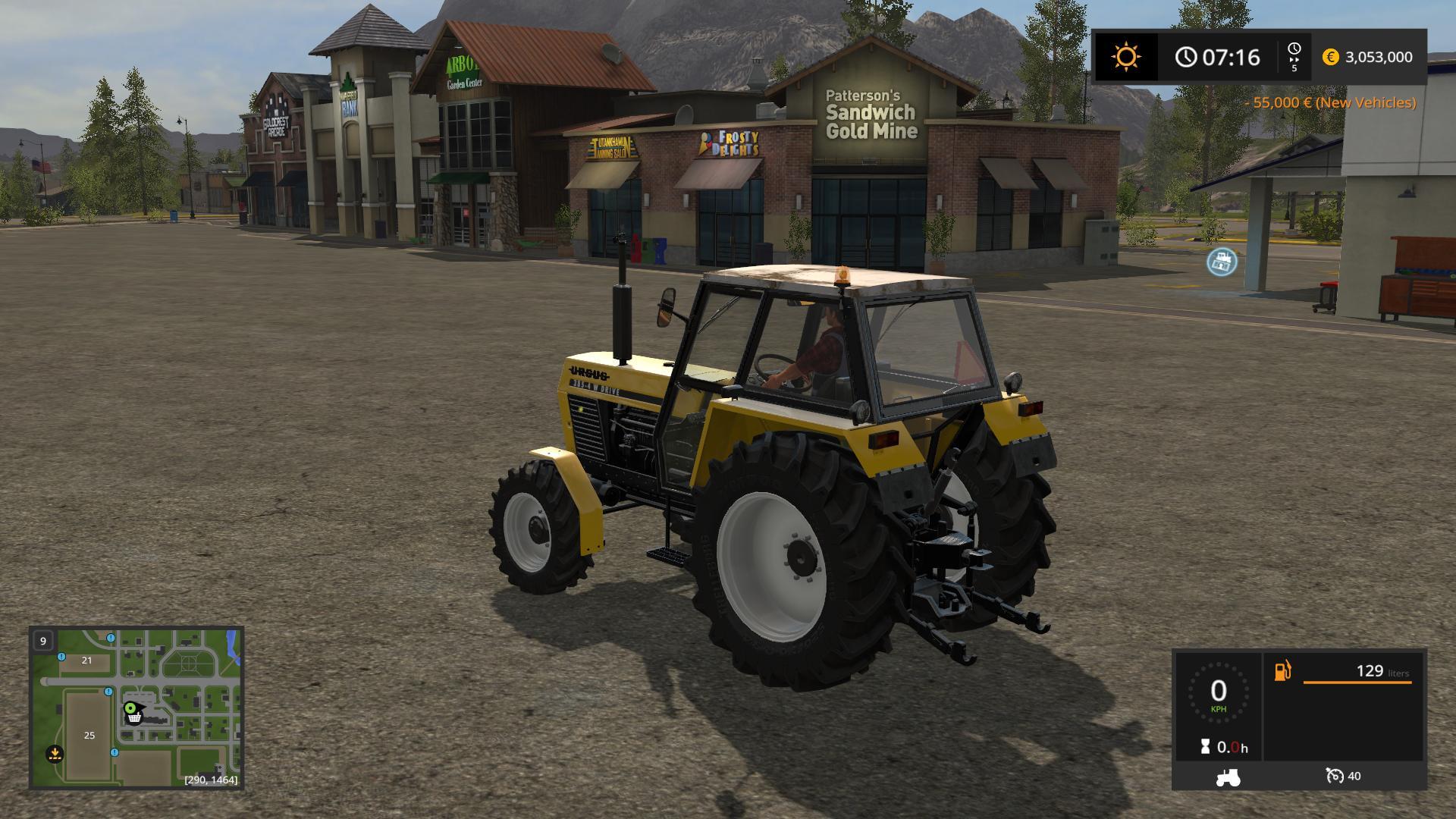Open the minimap of the town

(x=136, y=707)
